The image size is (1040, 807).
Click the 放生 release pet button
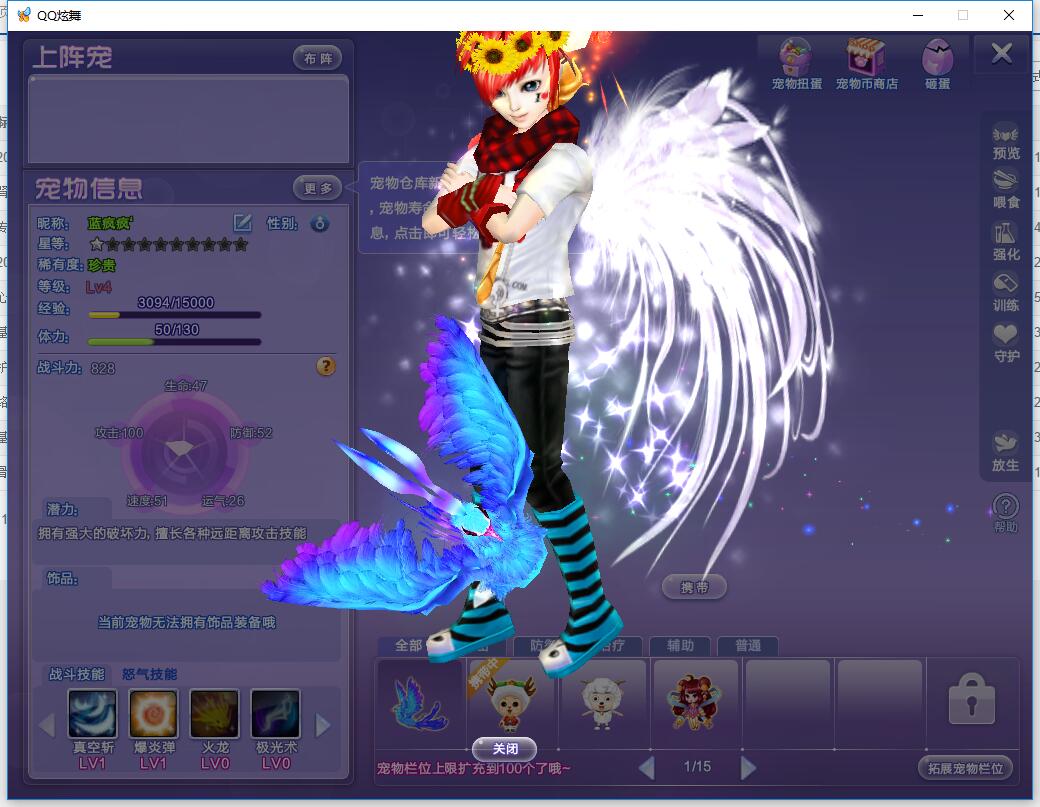(1005, 451)
